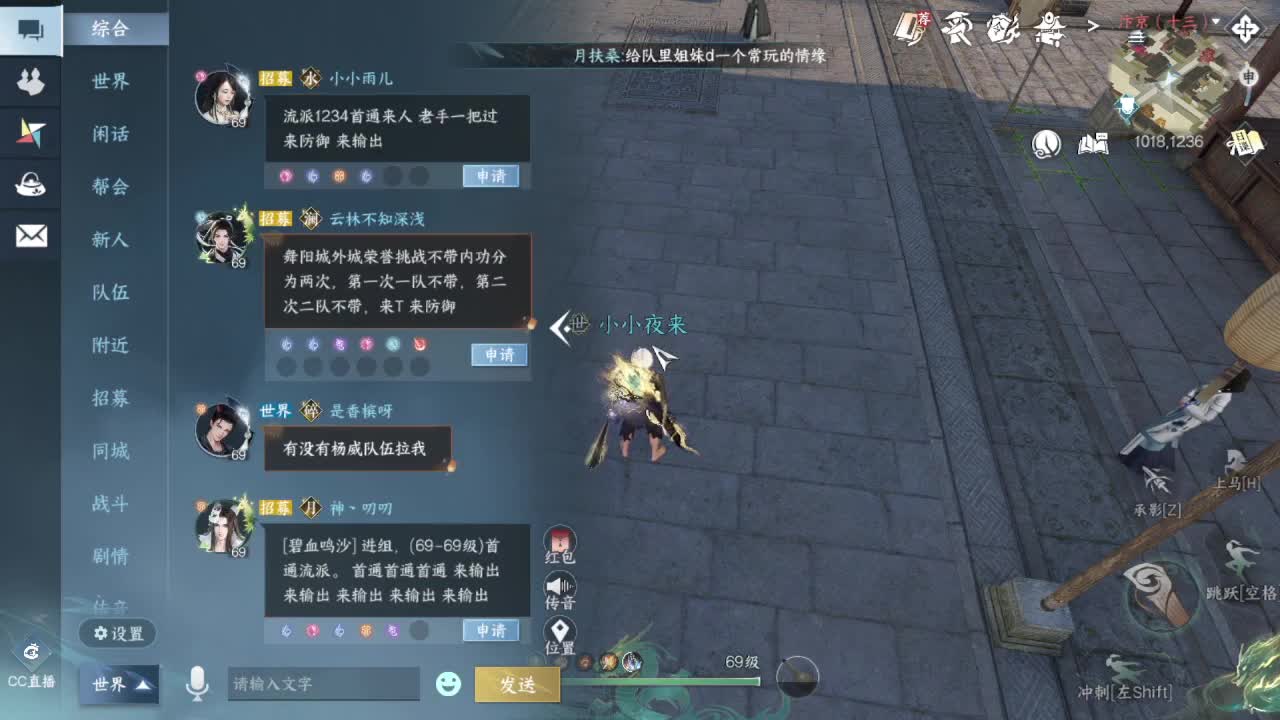Viewport: 1280px width, 720px height.
Task: Click the clock-style activity icon below minimap
Action: pos(1046,143)
